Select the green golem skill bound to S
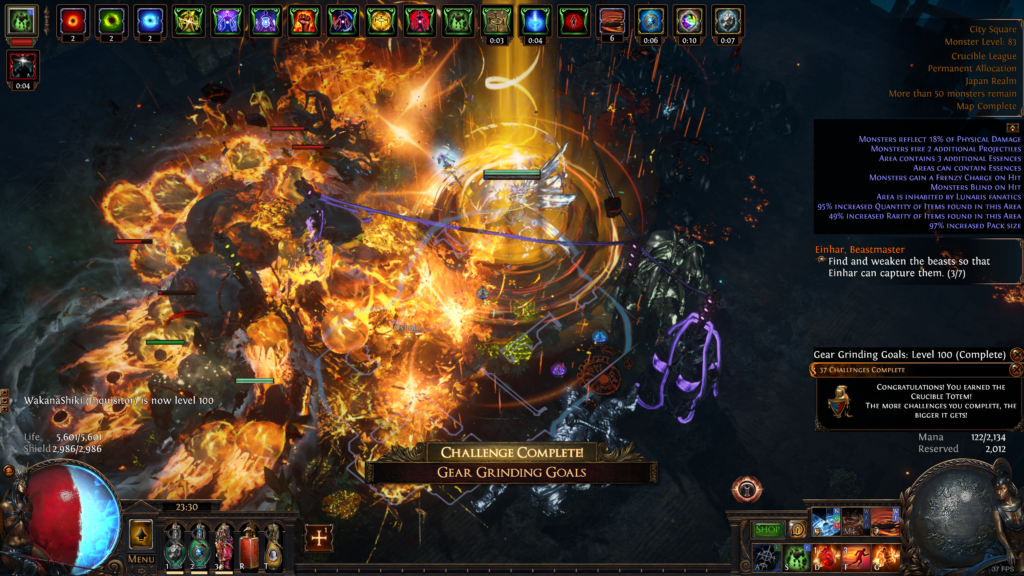Viewport: 1024px width, 576px height. [796, 555]
